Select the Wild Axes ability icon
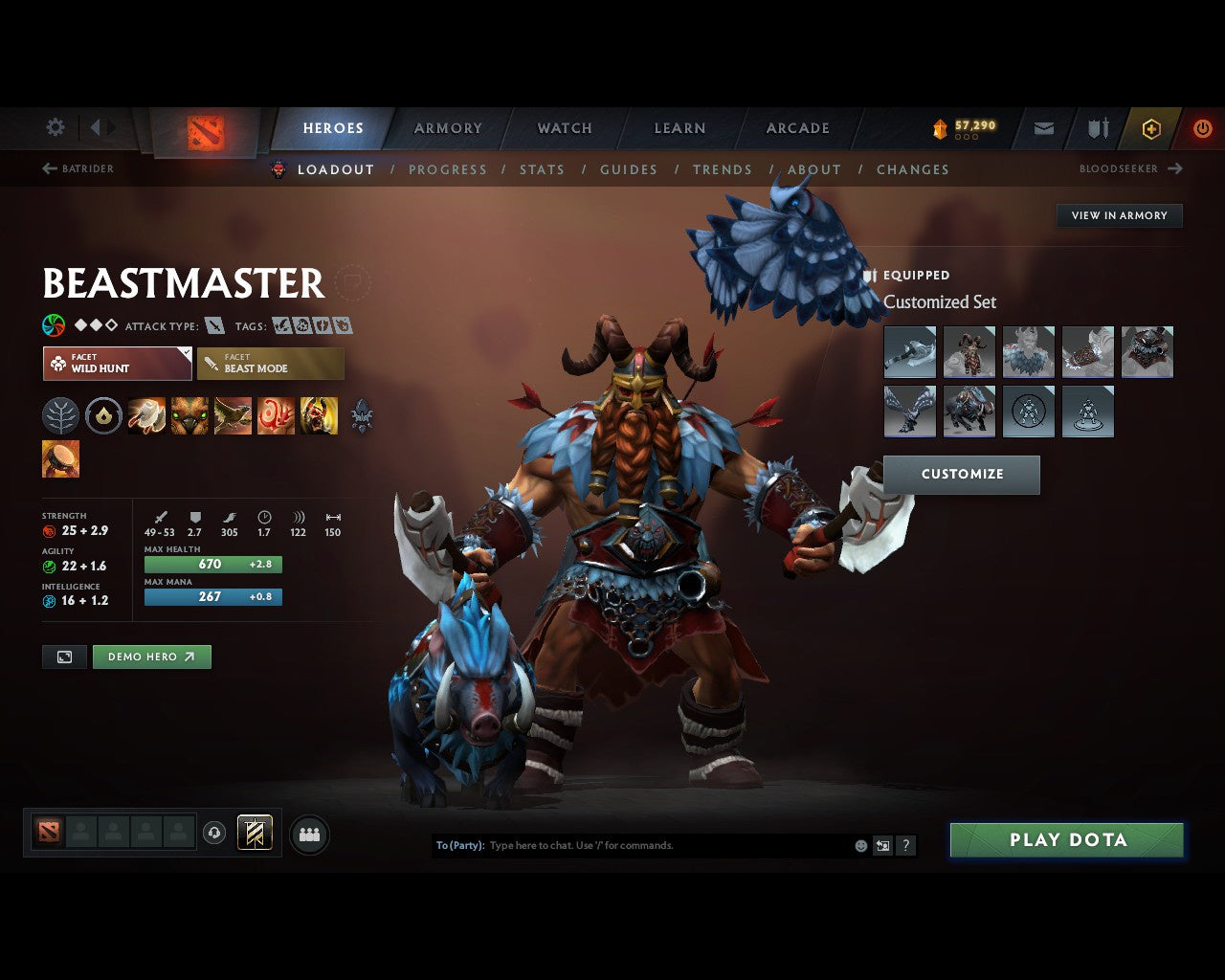This screenshot has height=980, width=1225. (x=148, y=415)
